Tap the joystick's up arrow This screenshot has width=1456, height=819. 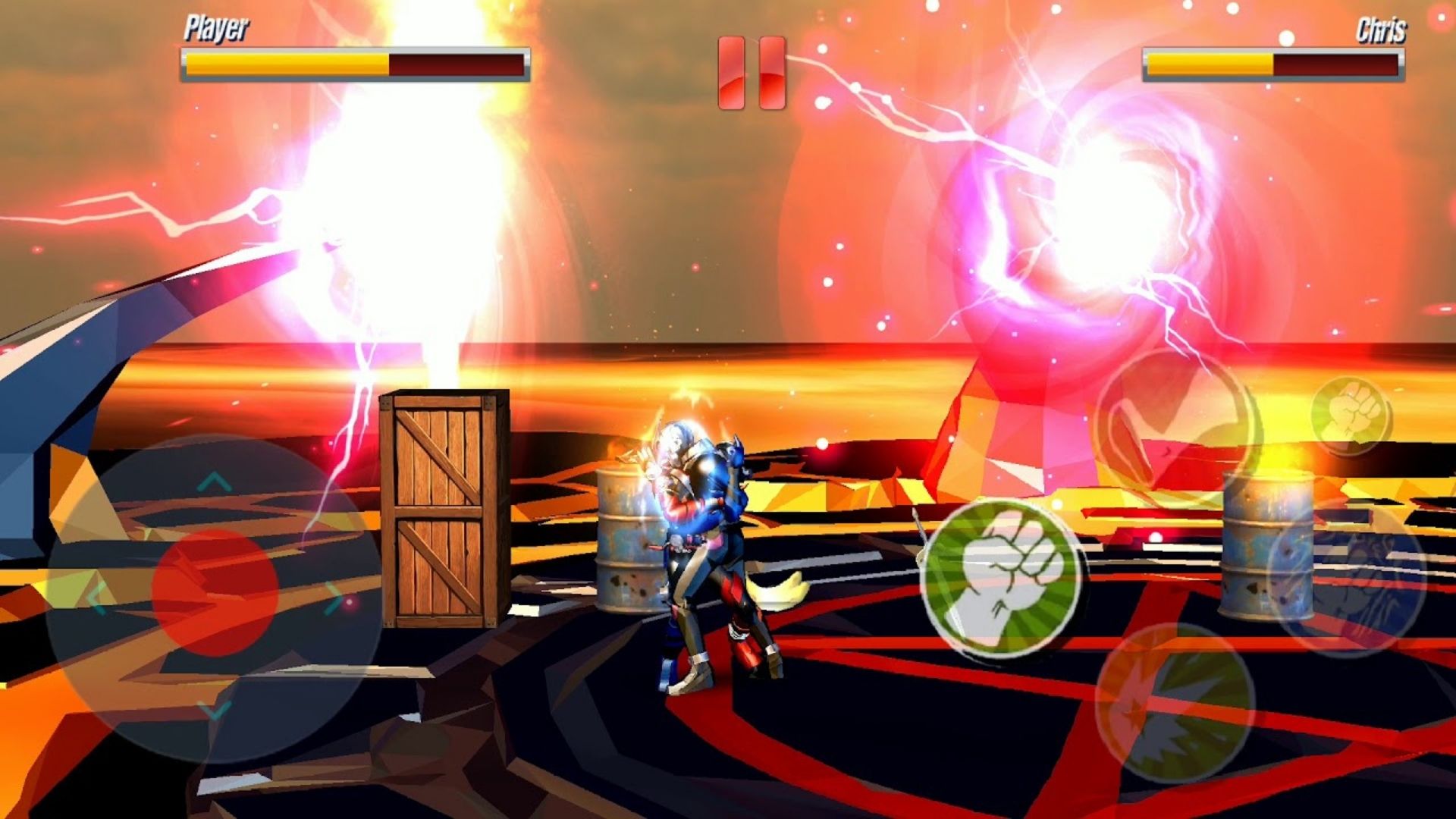pos(215,481)
